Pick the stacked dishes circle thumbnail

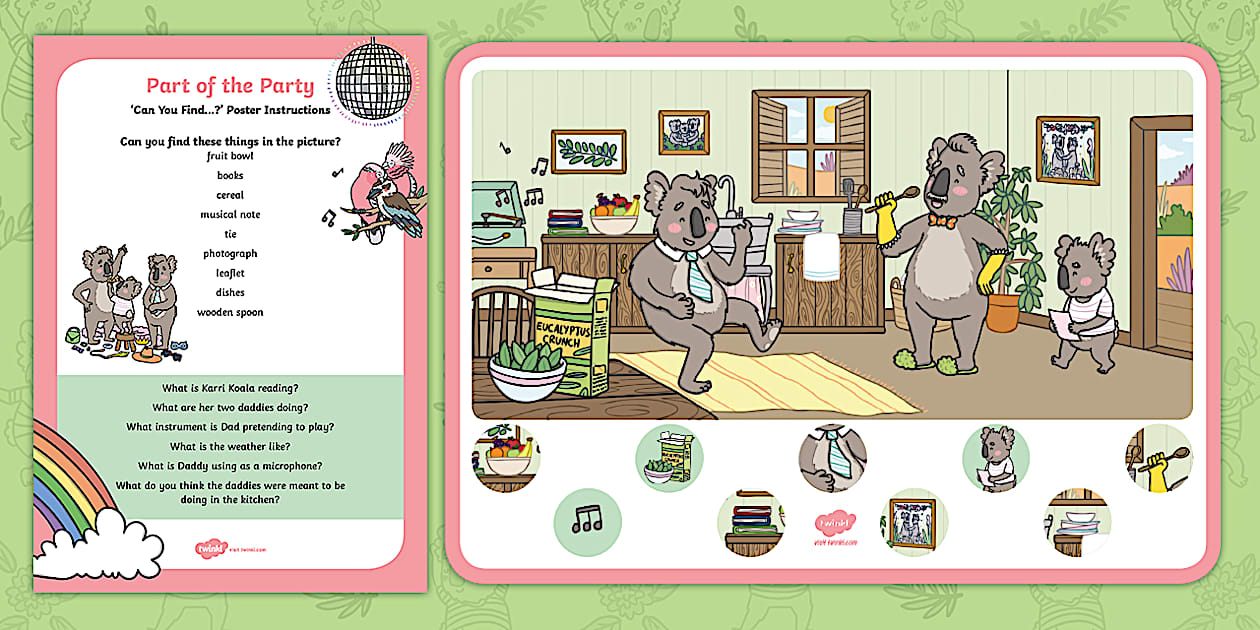coord(1078,521)
